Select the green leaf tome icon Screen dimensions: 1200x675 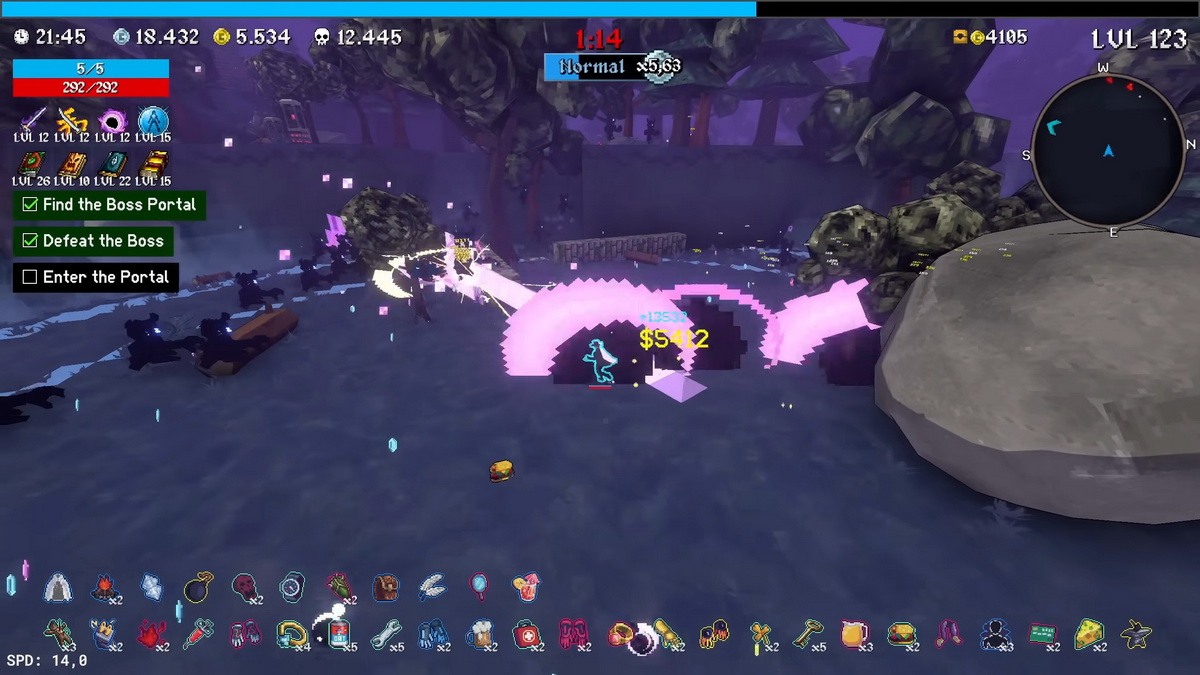(x=32, y=164)
